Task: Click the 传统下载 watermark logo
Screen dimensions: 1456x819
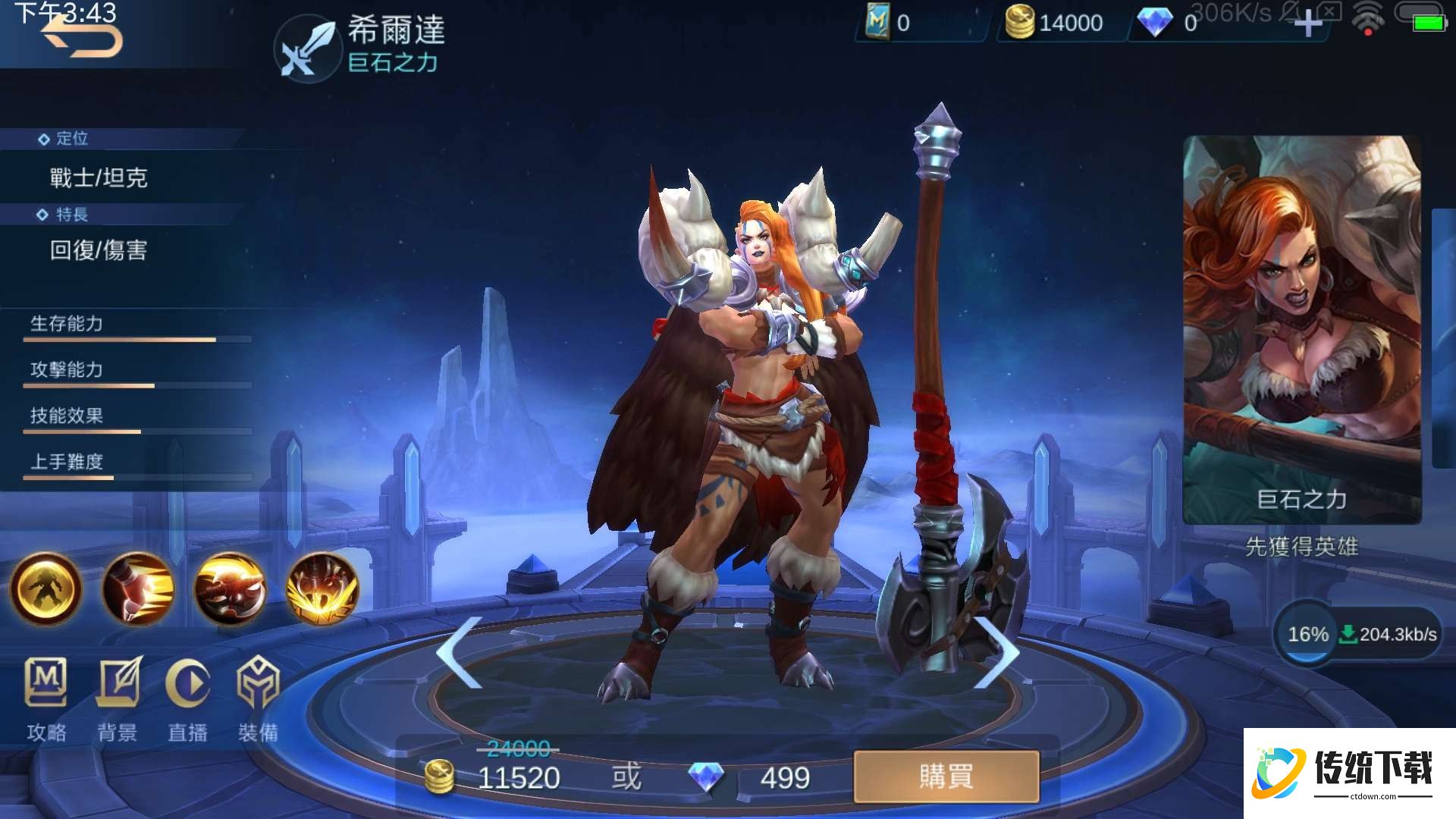Action: [x=1349, y=773]
